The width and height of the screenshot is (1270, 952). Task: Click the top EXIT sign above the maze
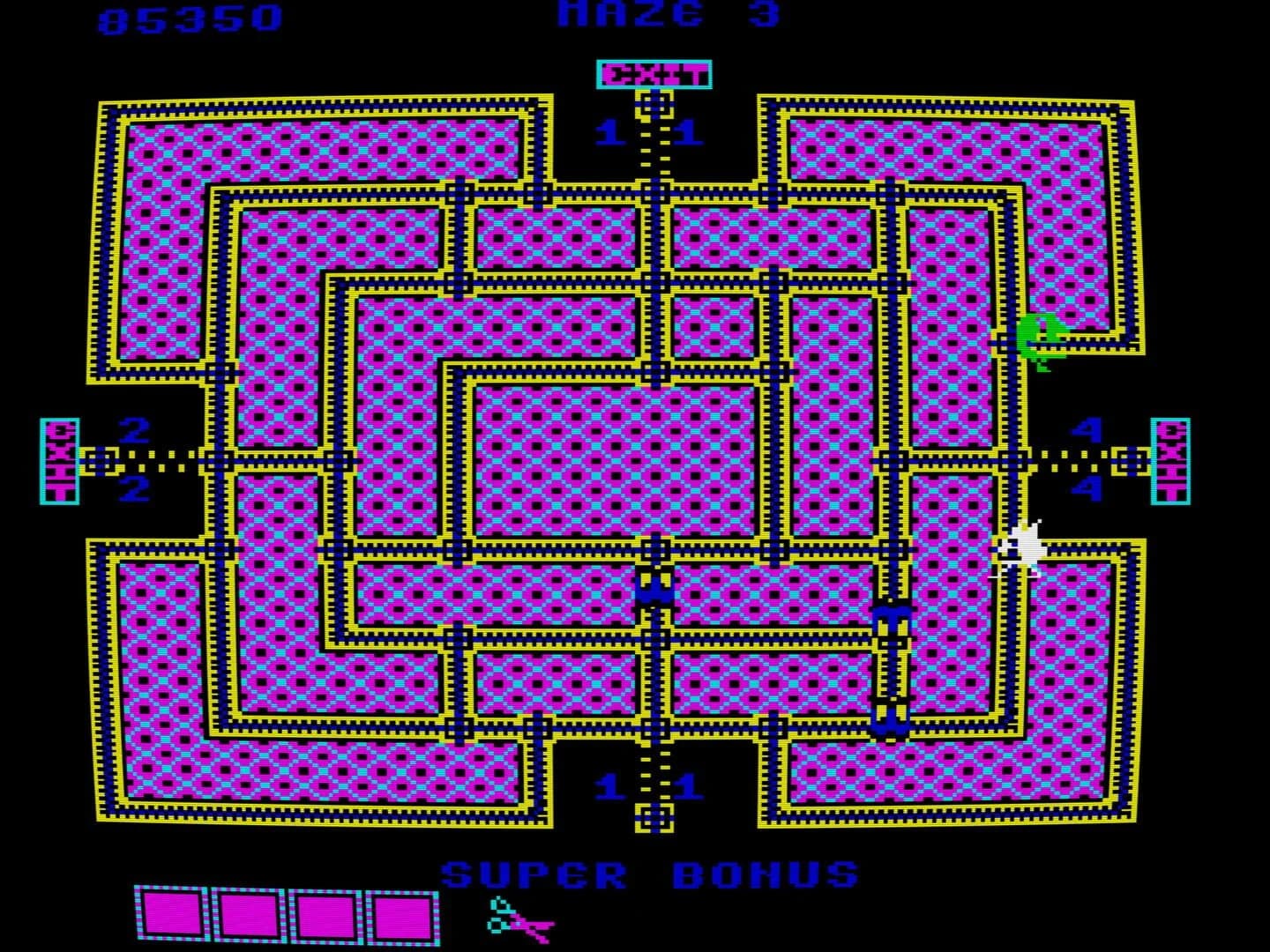pyautogui.click(x=653, y=73)
